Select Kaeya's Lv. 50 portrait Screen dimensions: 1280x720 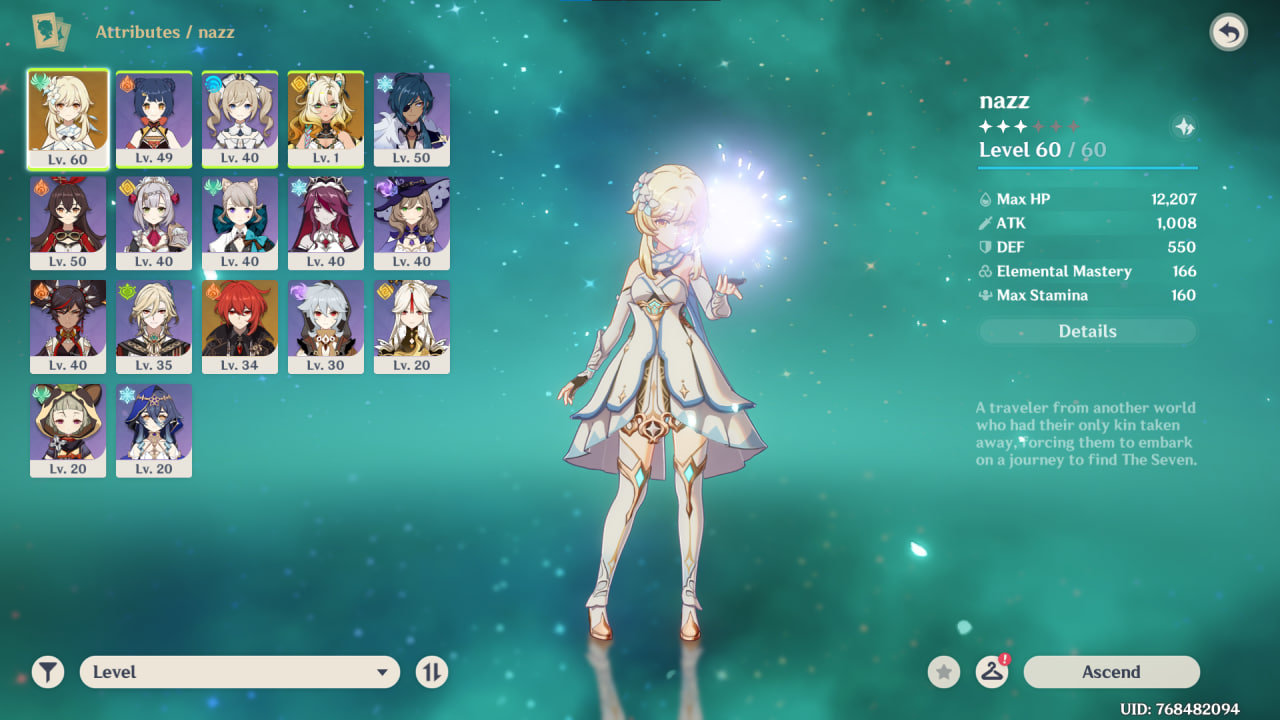click(x=412, y=119)
